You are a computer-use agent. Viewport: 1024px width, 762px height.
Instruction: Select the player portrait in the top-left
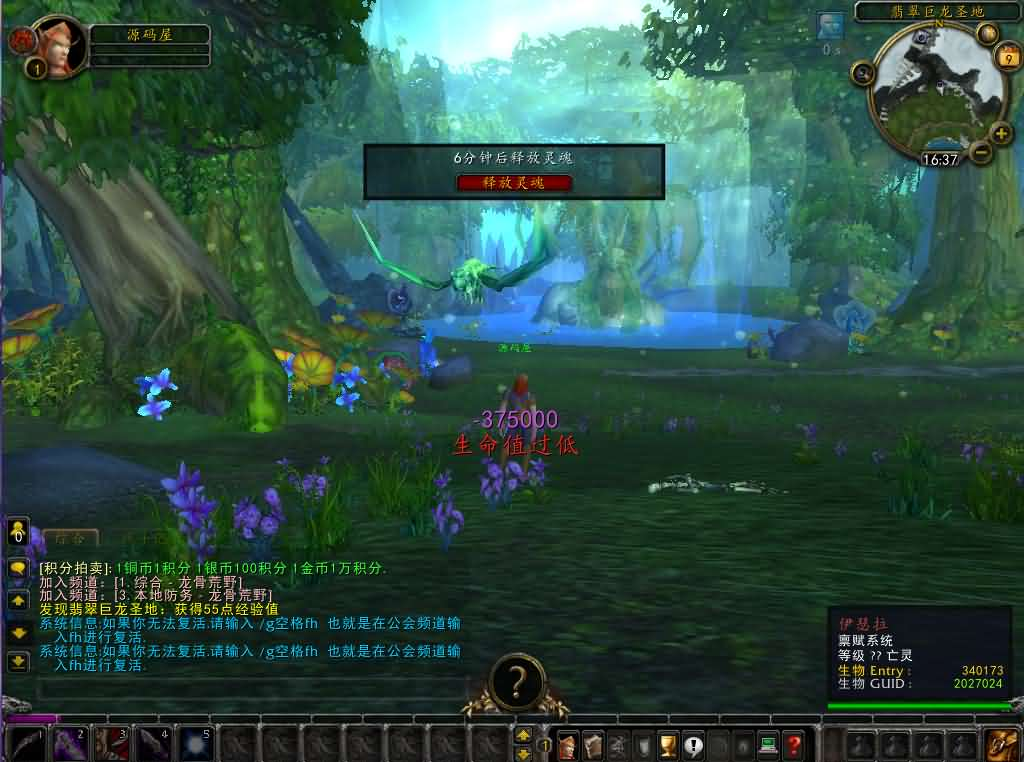coord(60,46)
